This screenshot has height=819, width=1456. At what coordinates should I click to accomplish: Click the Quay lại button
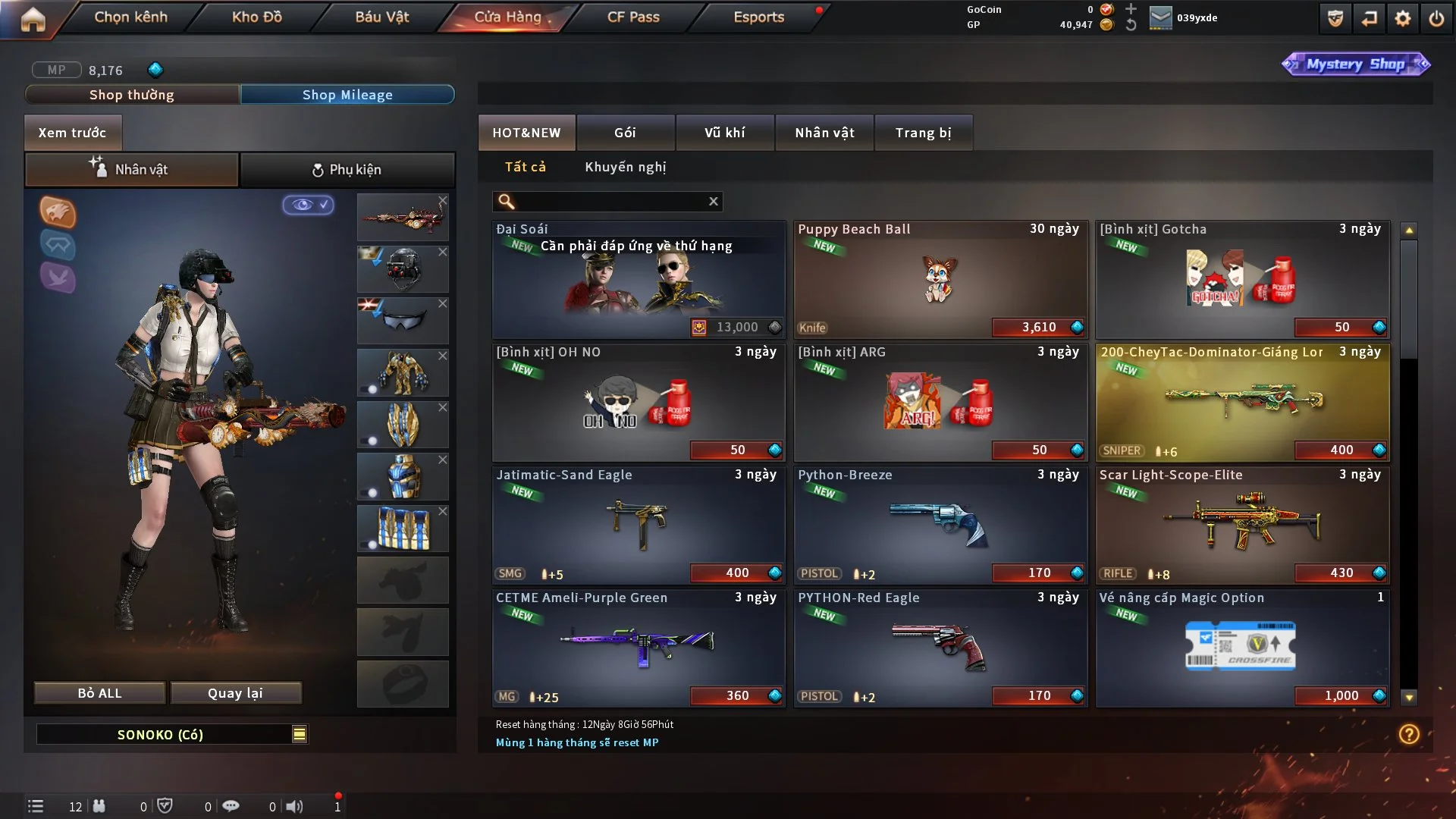coord(235,693)
